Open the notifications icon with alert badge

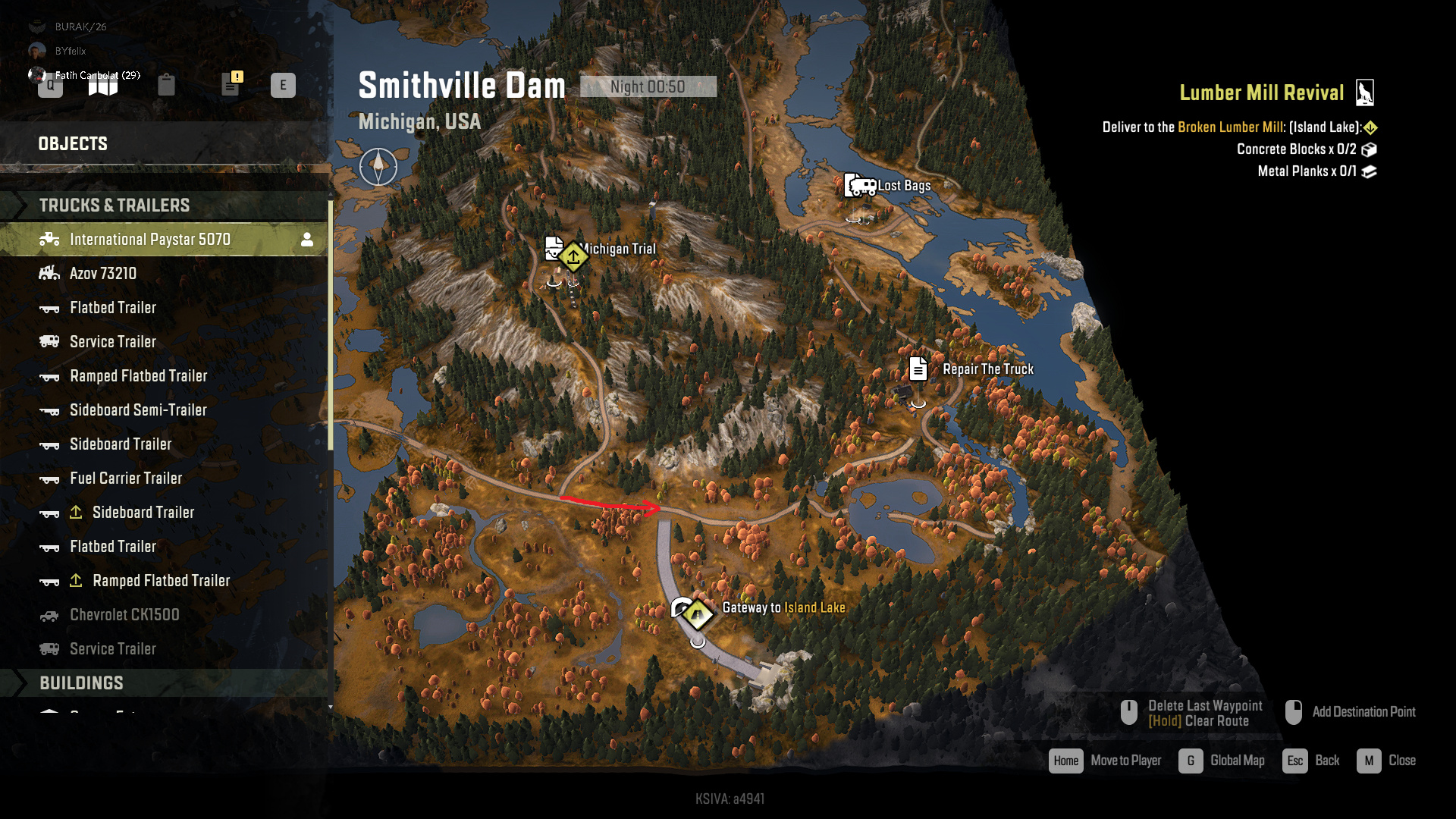[231, 84]
